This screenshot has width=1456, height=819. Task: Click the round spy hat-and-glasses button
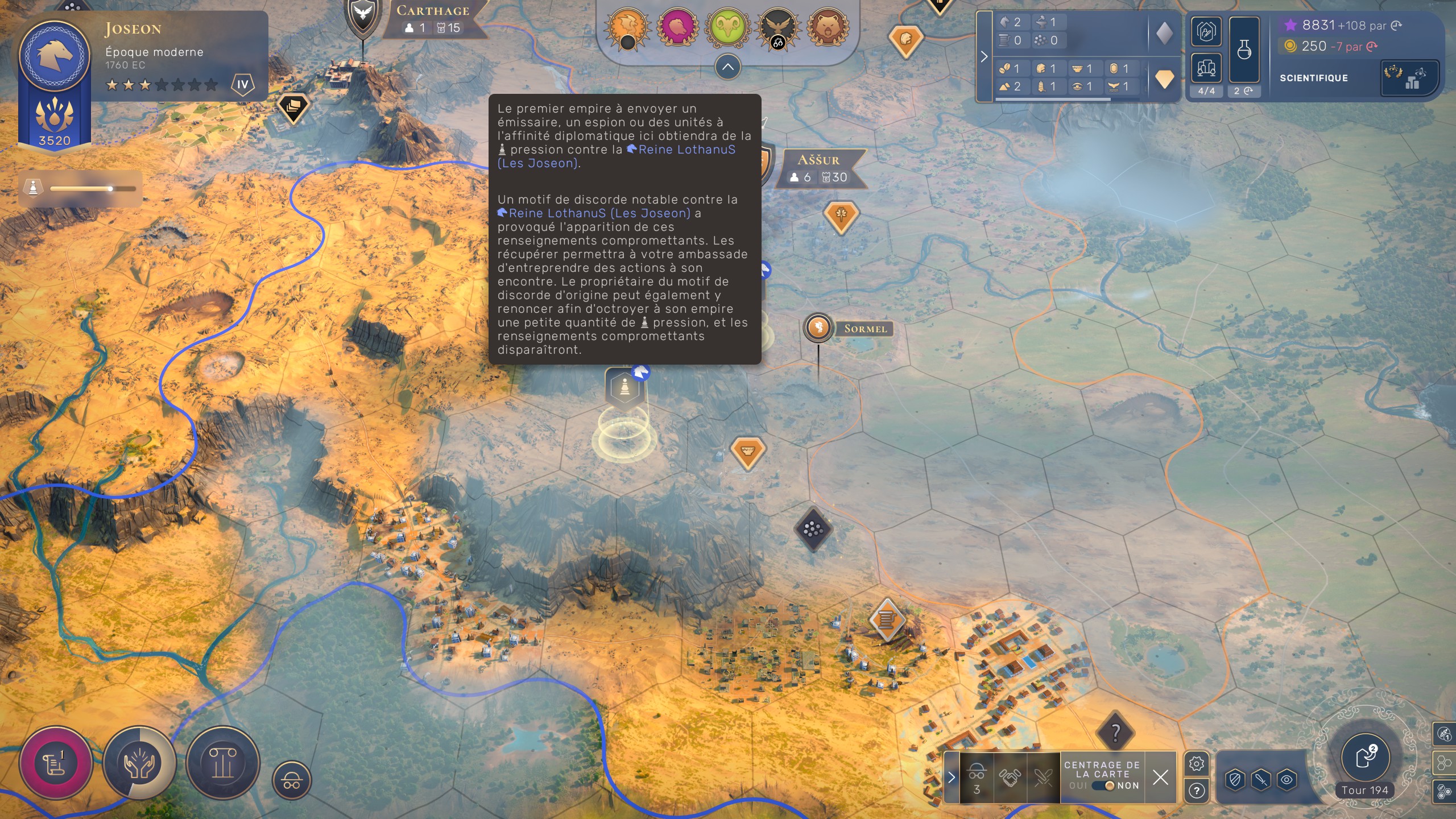click(292, 781)
